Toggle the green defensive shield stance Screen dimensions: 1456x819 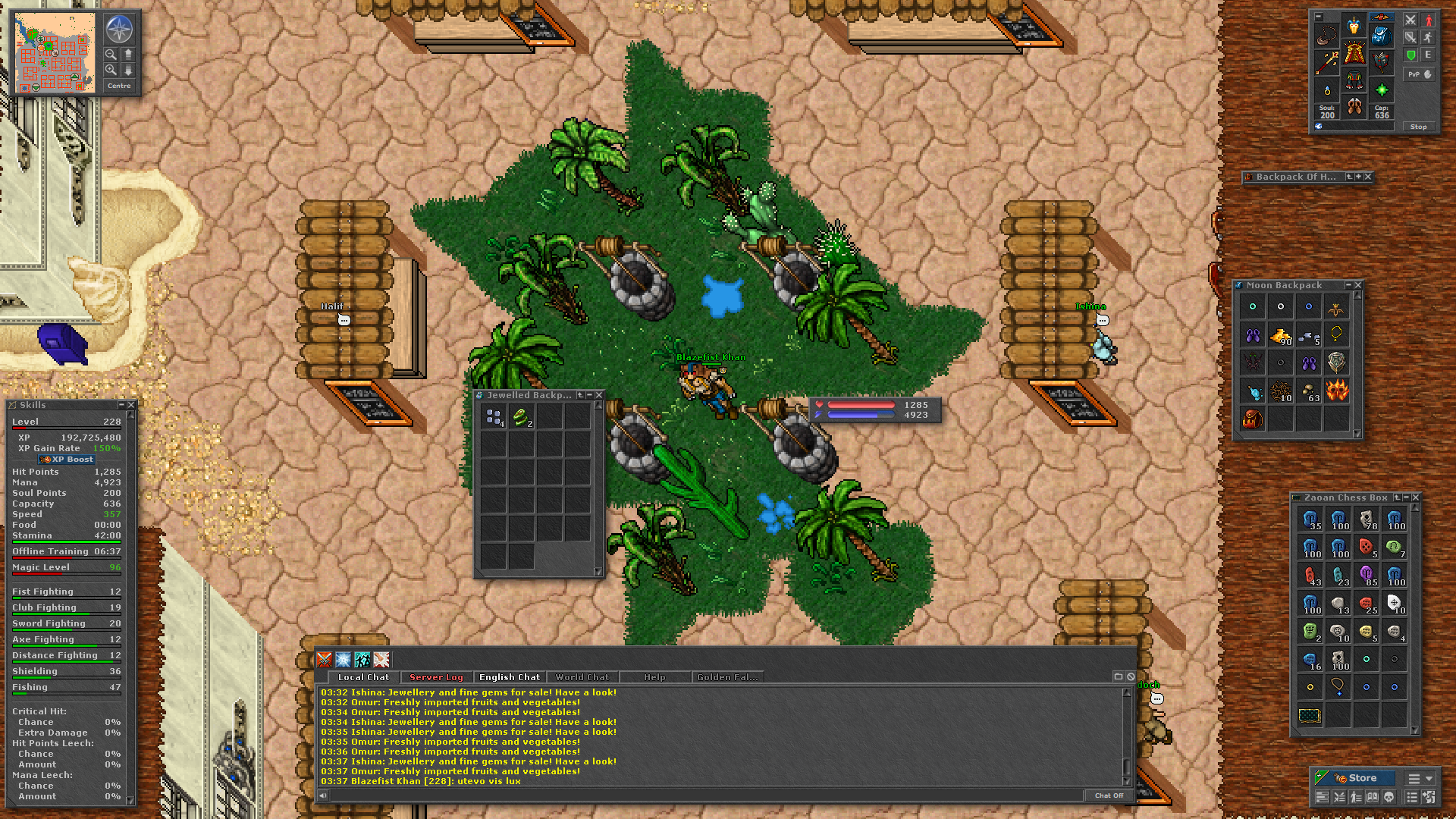coord(1411,55)
